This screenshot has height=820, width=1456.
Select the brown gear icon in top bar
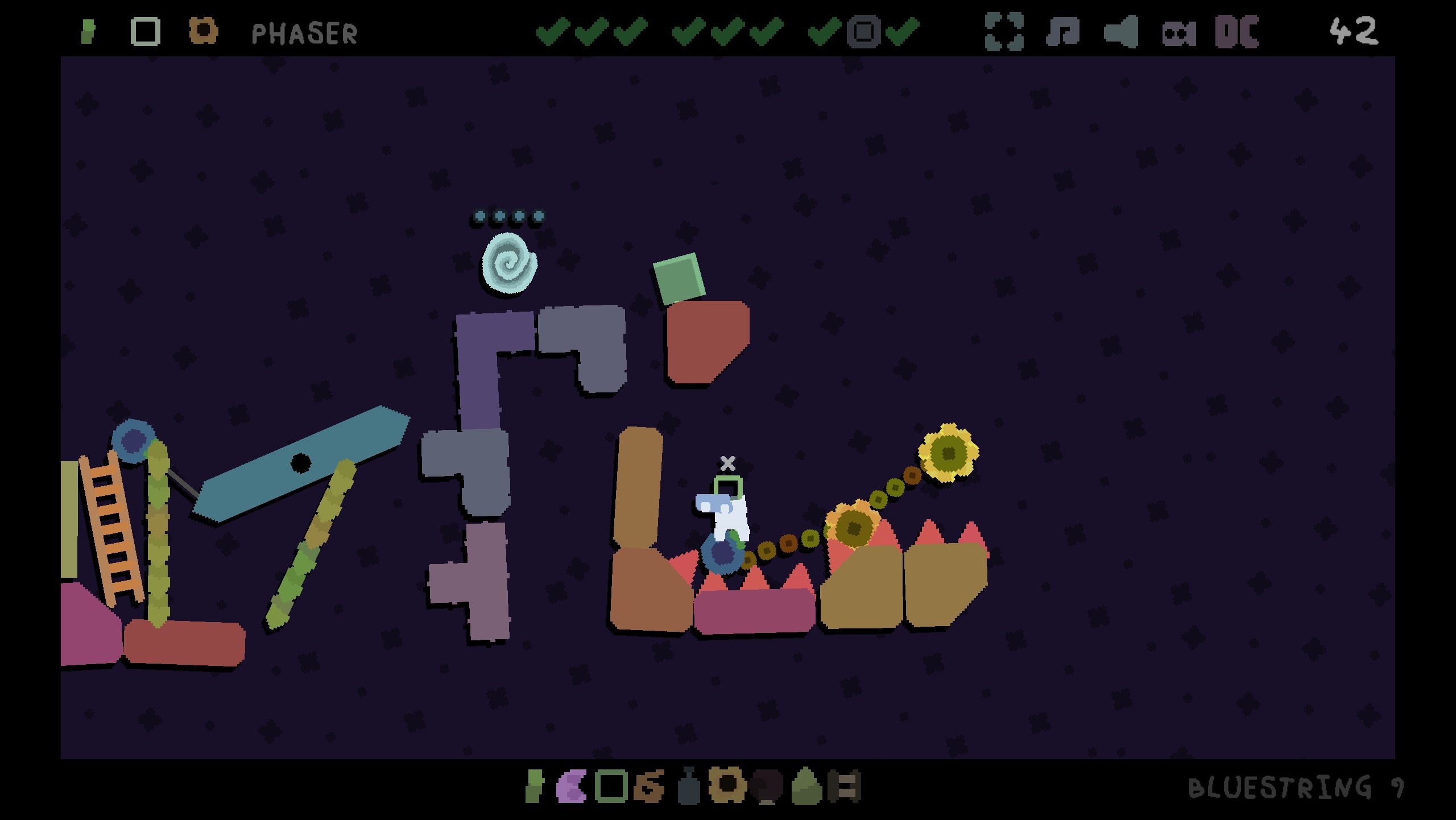(x=203, y=31)
